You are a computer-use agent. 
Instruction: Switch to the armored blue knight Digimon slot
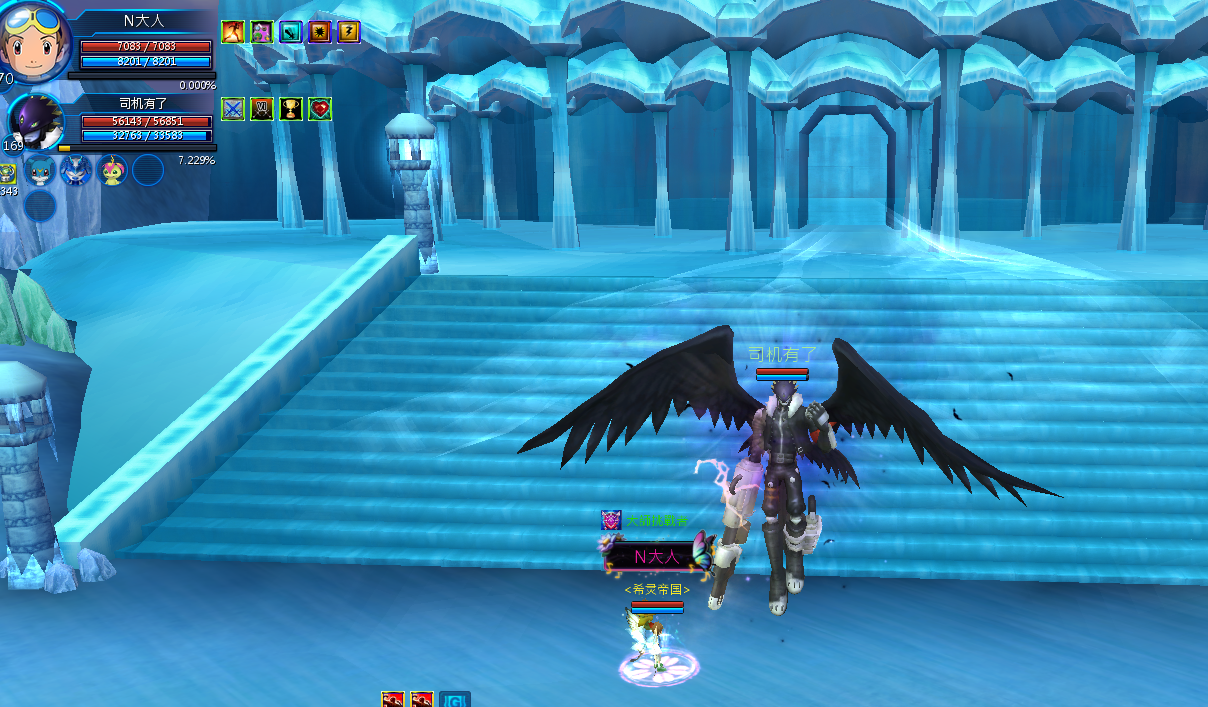pyautogui.click(x=76, y=170)
